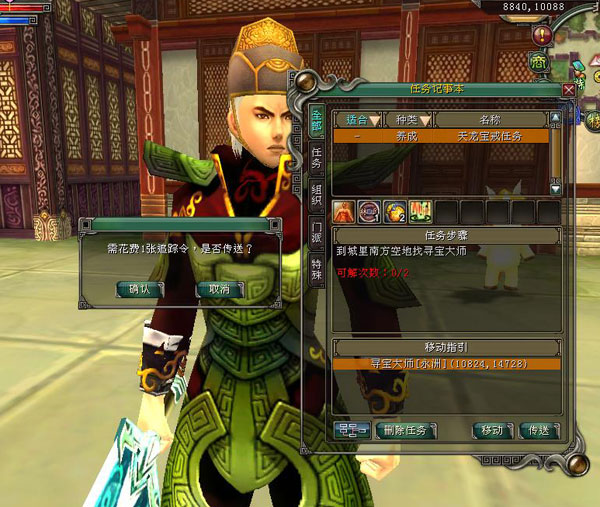Screen dimensions: 600x507
Task: Click the 删除任务 button
Action: pyautogui.click(x=405, y=431)
